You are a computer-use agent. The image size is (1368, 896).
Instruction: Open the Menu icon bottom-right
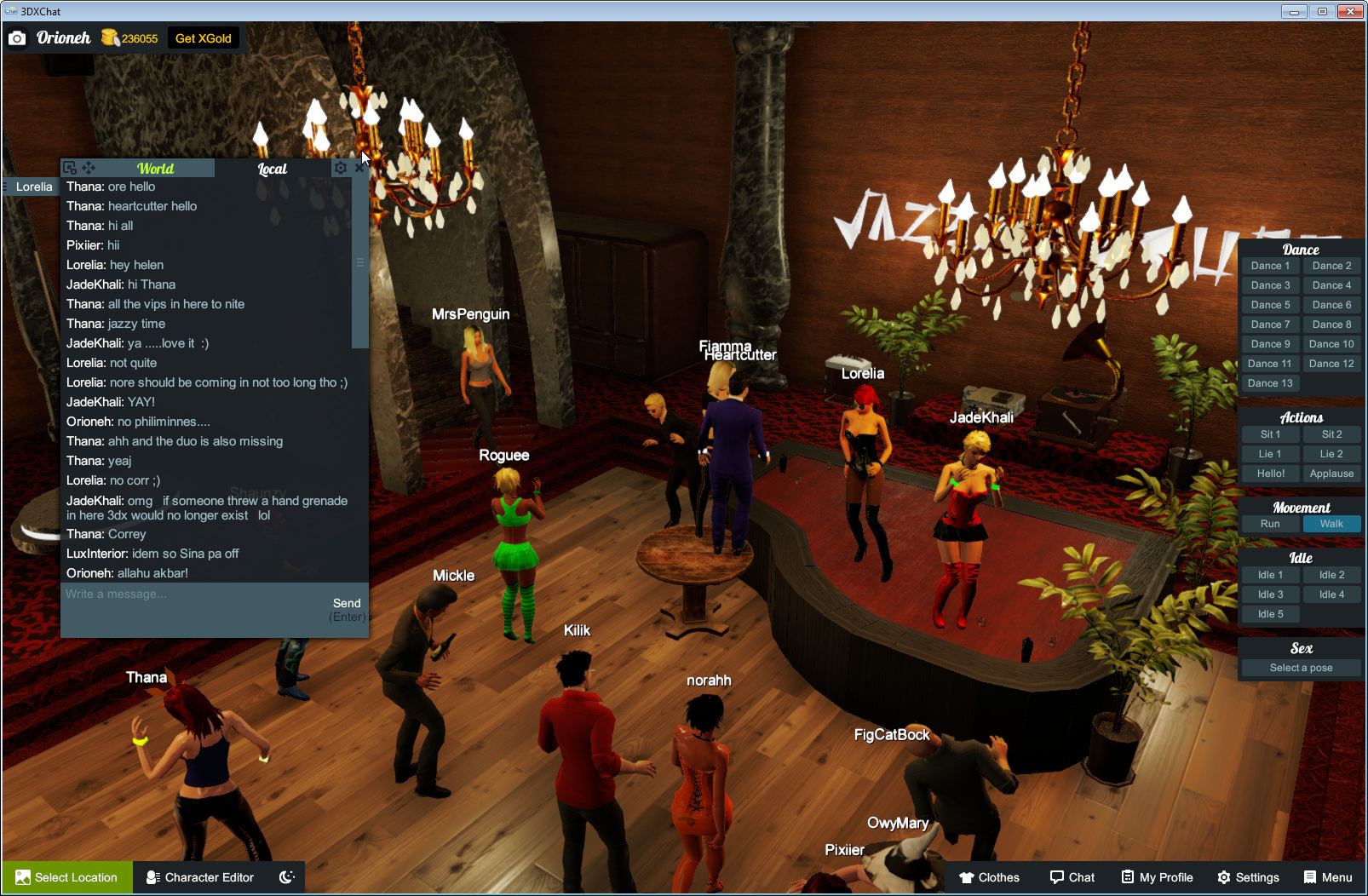(1309, 877)
